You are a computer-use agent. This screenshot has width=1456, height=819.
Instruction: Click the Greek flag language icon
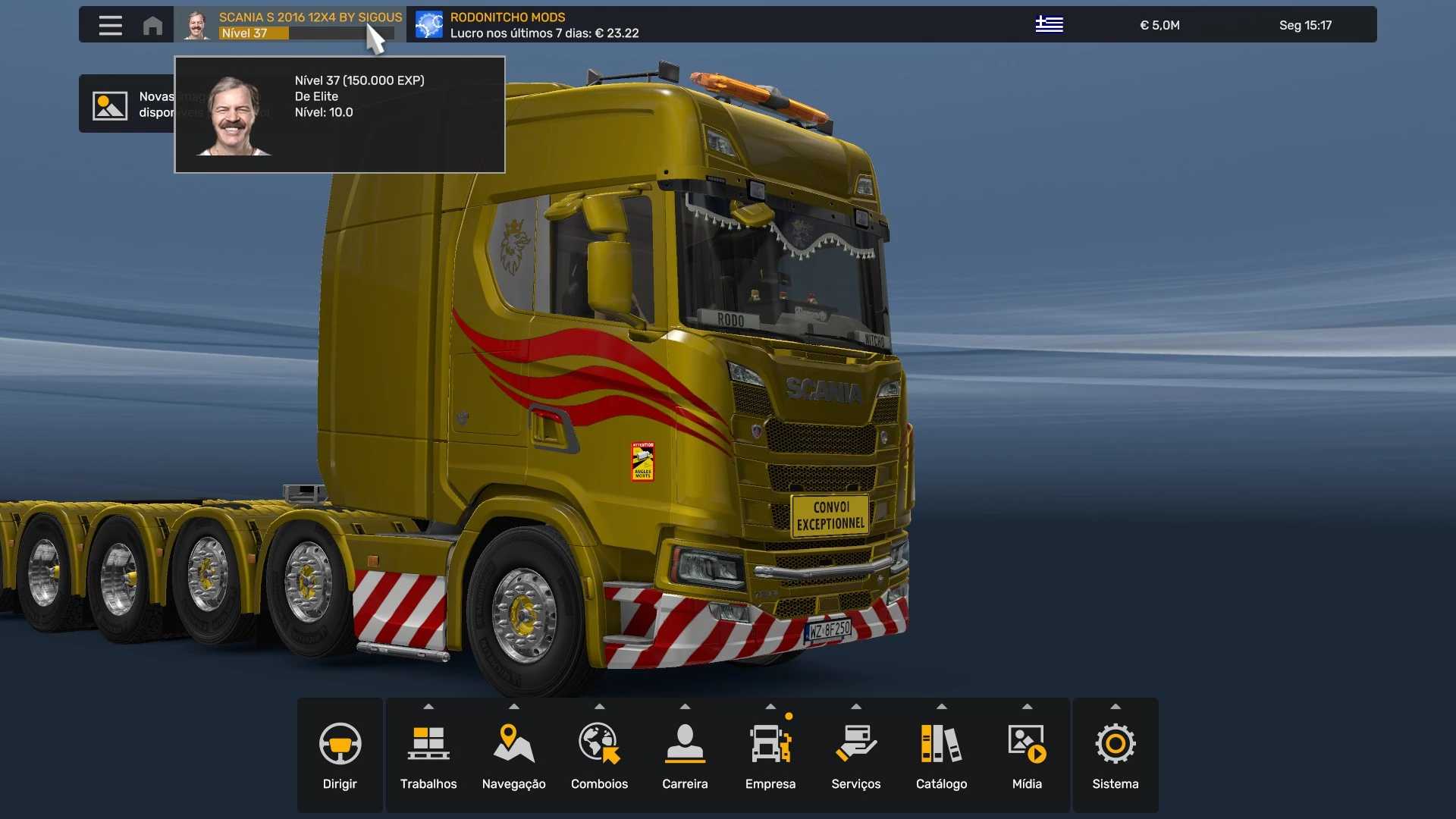pos(1049,25)
